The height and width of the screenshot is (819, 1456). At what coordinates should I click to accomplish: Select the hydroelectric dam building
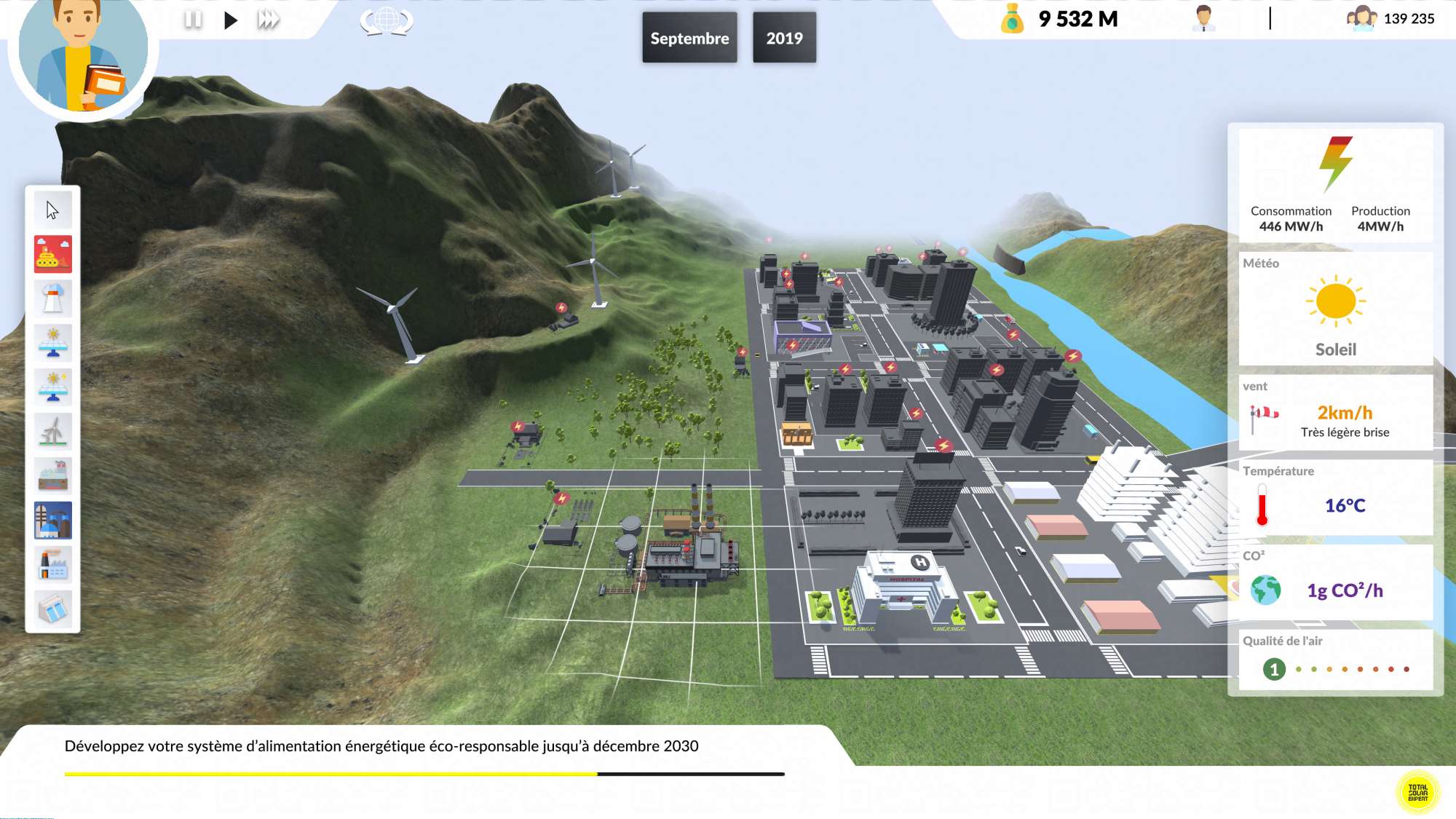pos(52,609)
